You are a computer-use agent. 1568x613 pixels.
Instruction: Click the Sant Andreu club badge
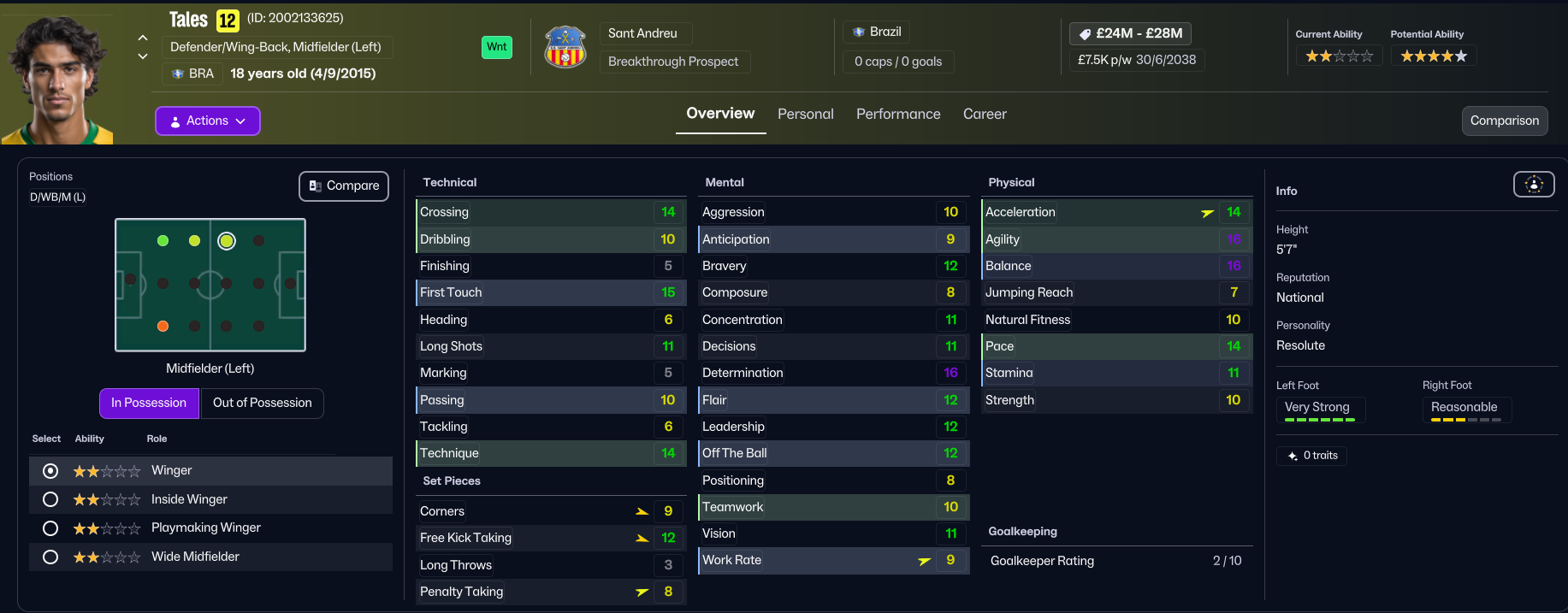pos(565,47)
